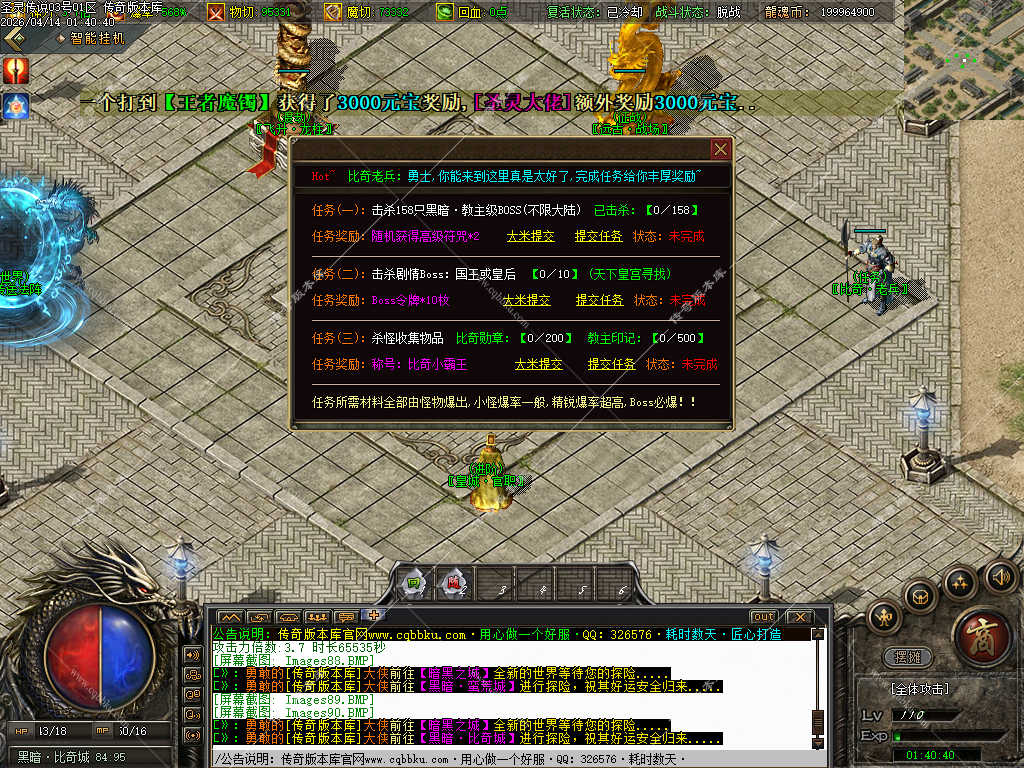Screen dimensions: 1024x768
Task: Open the bag via chest icon
Action: [920, 595]
